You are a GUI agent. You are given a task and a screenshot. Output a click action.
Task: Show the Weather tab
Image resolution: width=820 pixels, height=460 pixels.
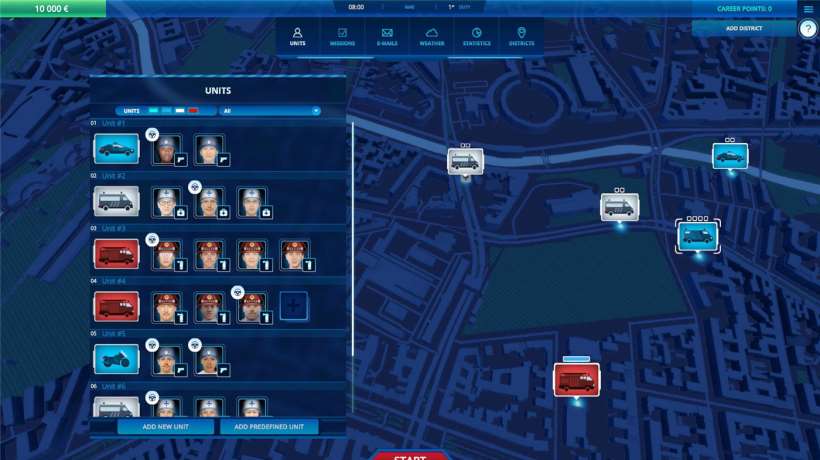(432, 36)
